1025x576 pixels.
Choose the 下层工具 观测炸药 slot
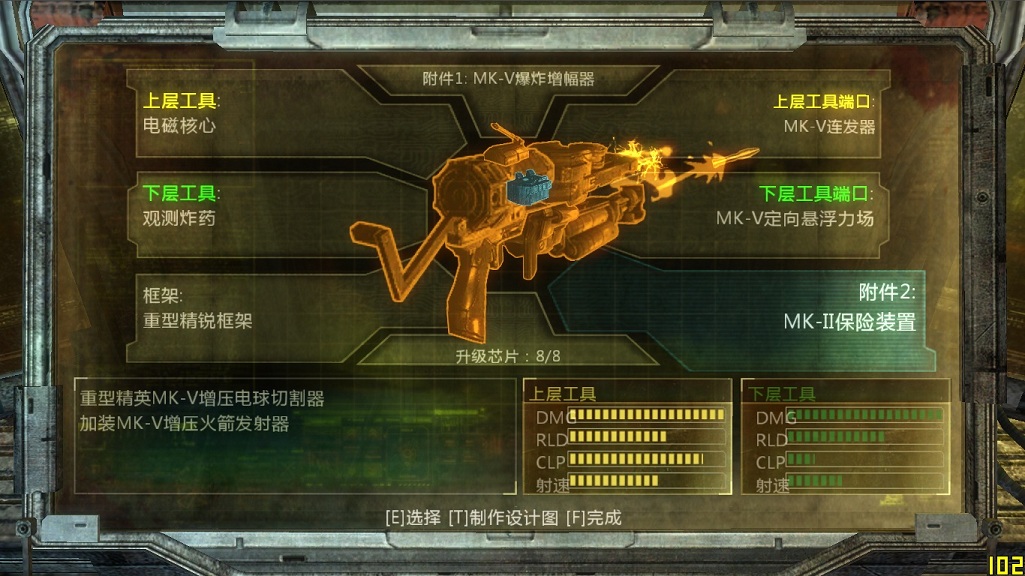click(x=190, y=205)
